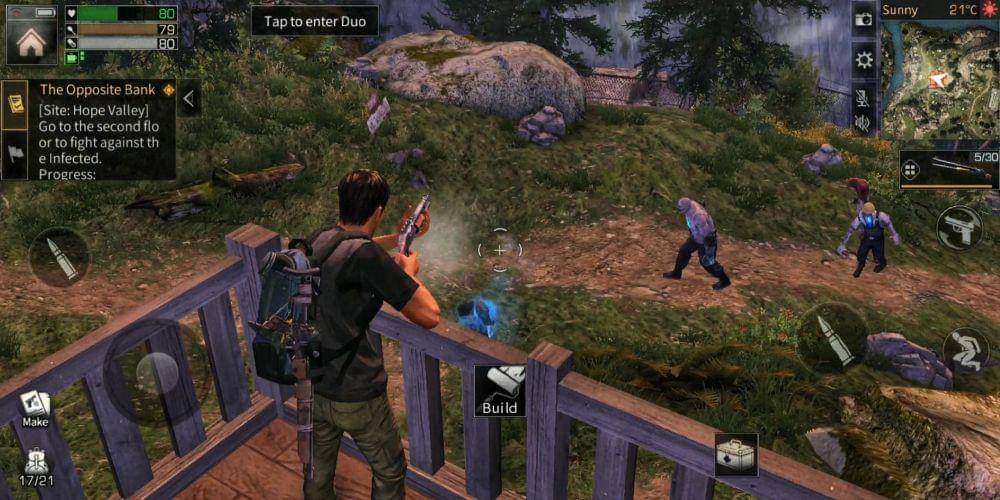The width and height of the screenshot is (1000, 500).
Task: Open the minimap
Action: [x=941, y=80]
